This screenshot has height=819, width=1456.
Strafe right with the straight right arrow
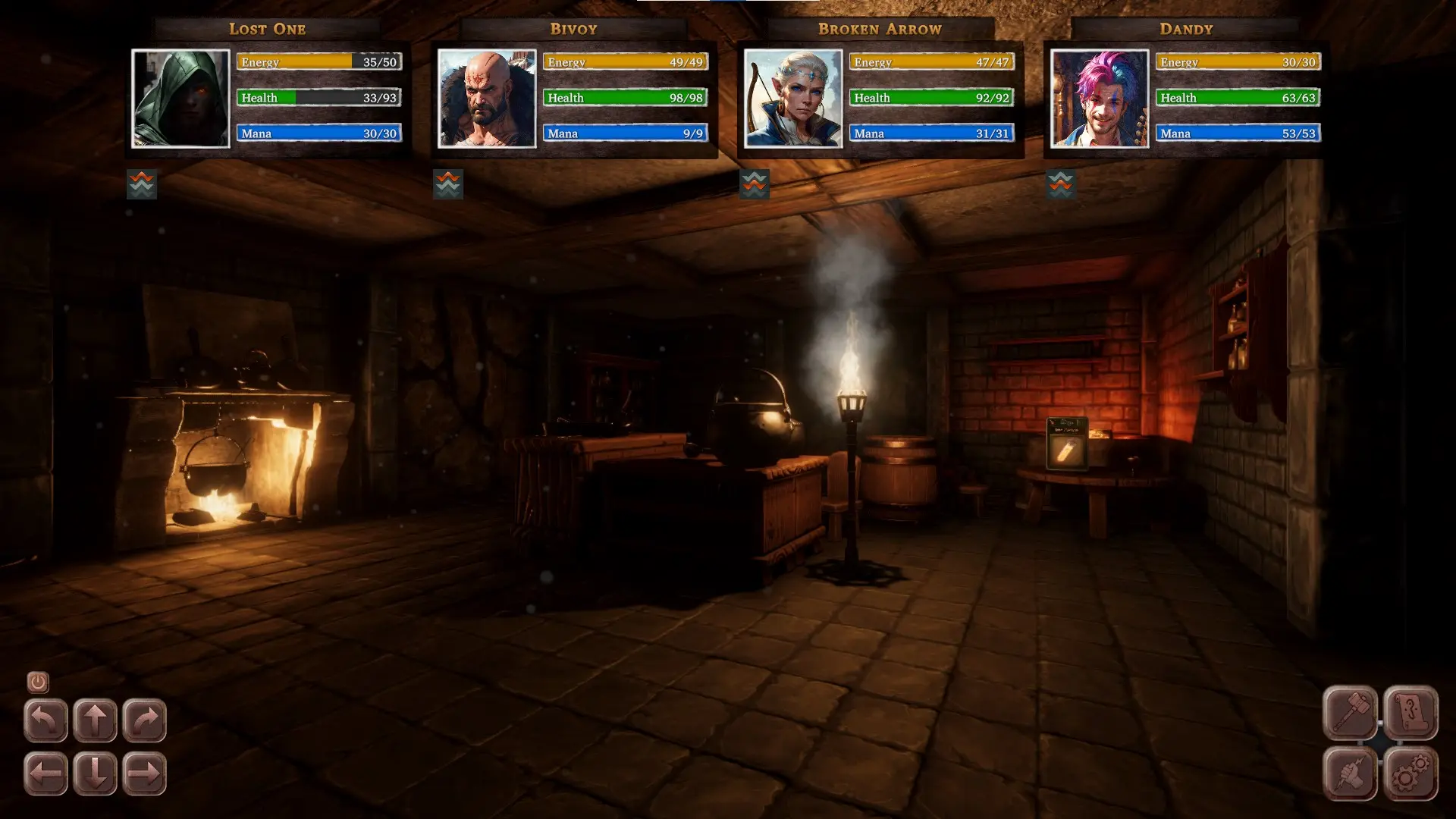tap(144, 773)
